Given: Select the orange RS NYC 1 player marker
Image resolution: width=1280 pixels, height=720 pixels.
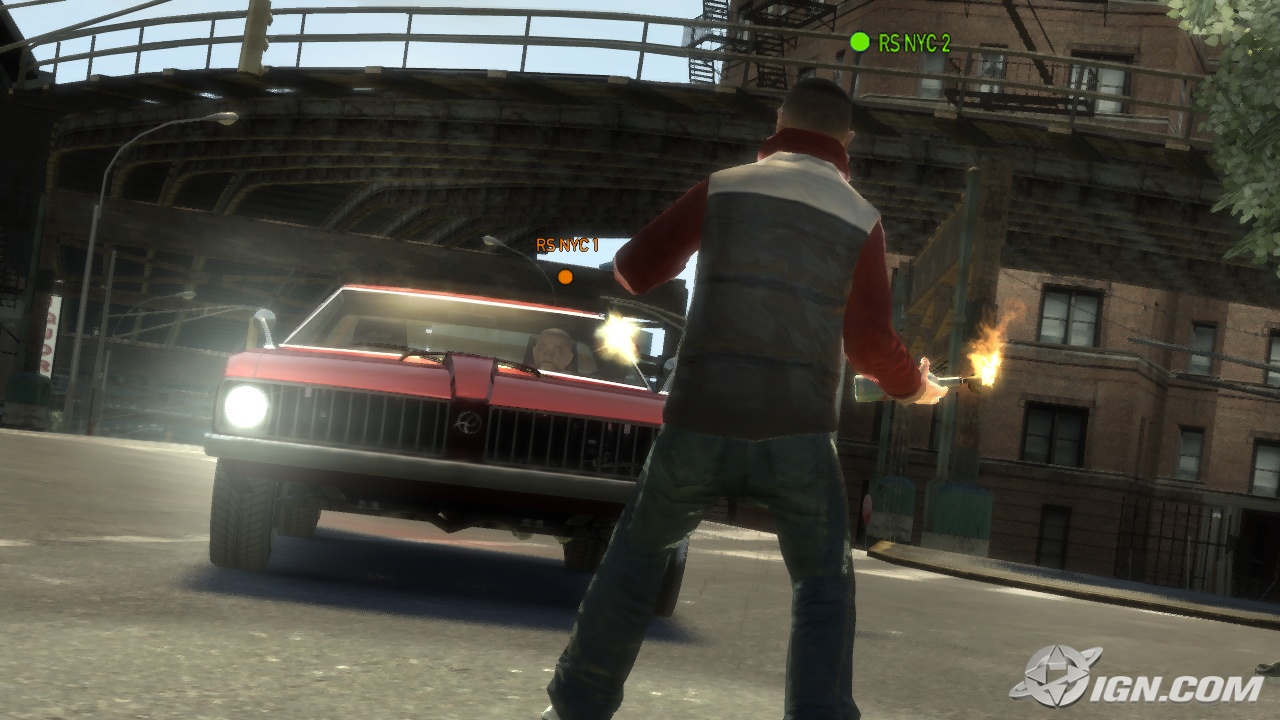Looking at the screenshot, I should 565,276.
